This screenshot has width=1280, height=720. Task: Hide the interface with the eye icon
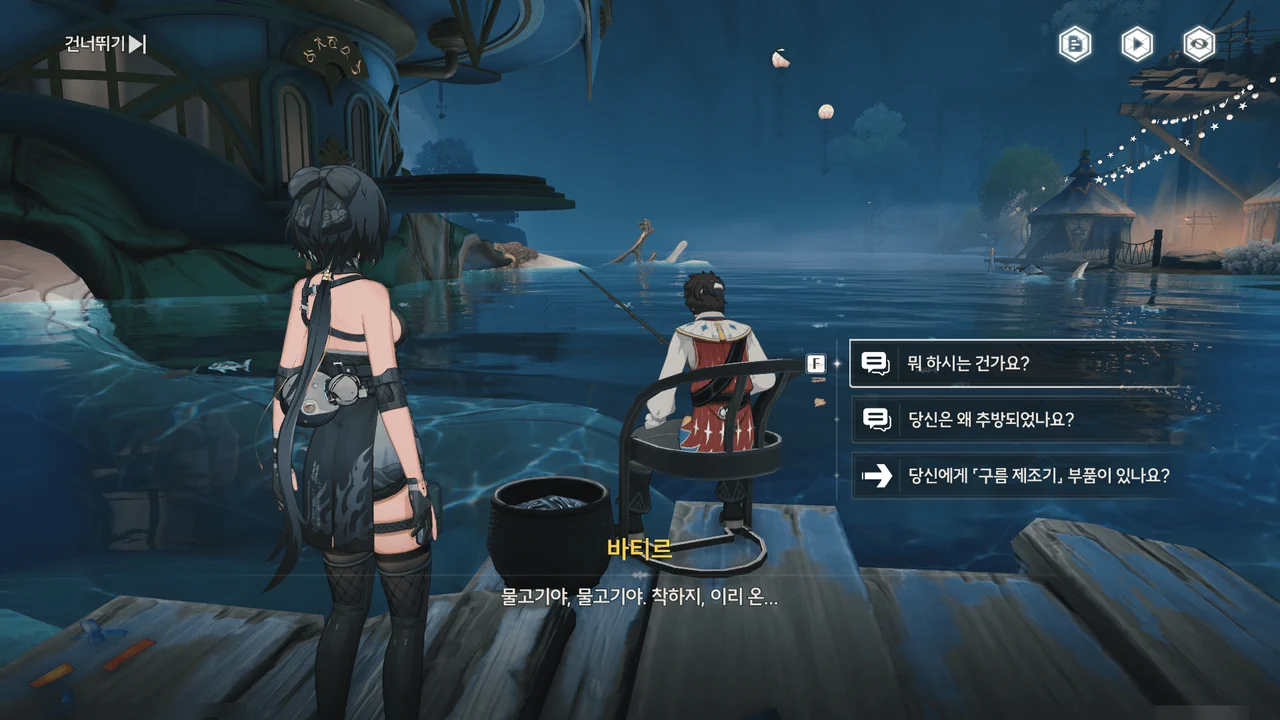coord(1198,44)
